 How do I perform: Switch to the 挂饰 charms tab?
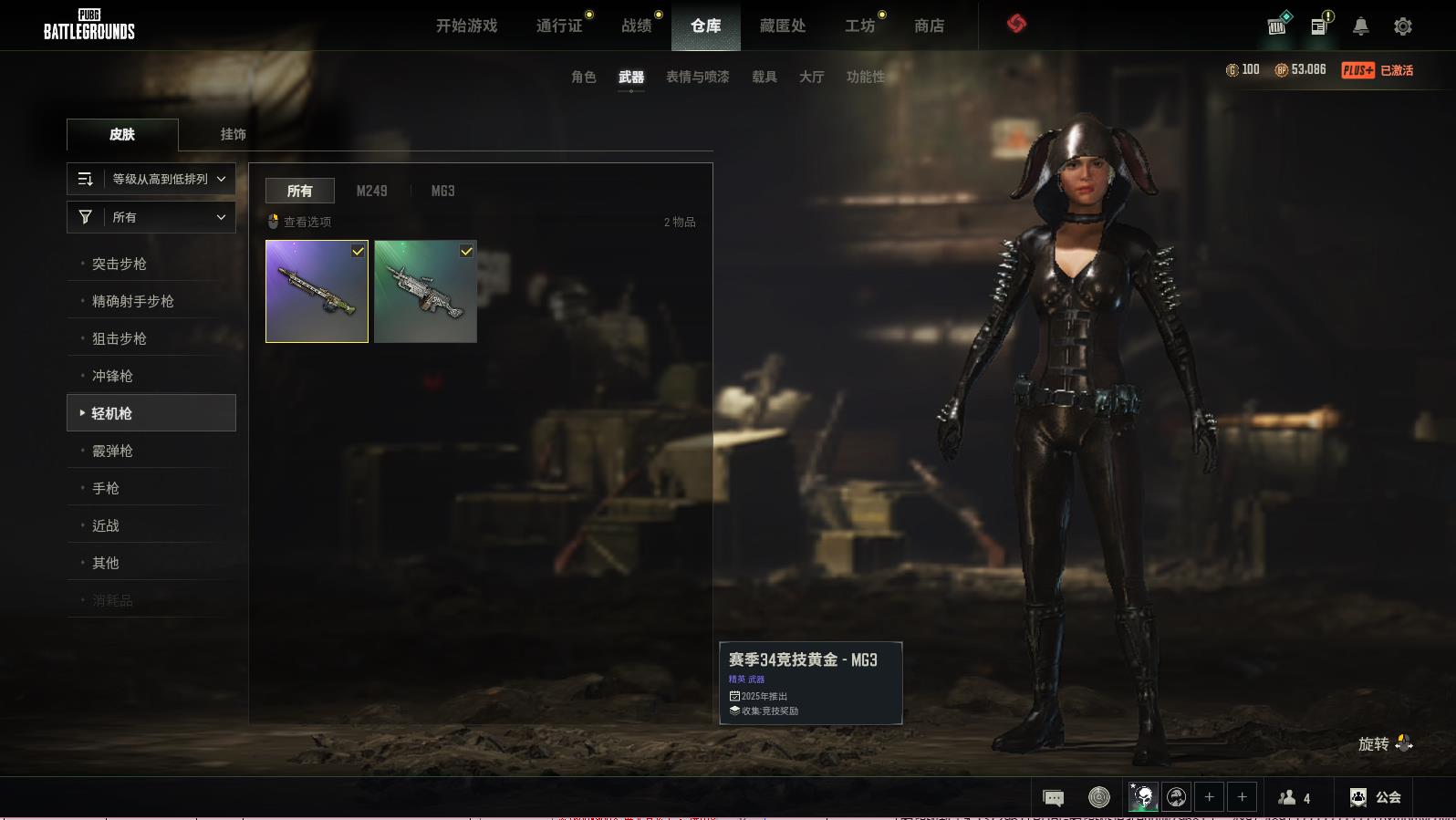coord(233,134)
